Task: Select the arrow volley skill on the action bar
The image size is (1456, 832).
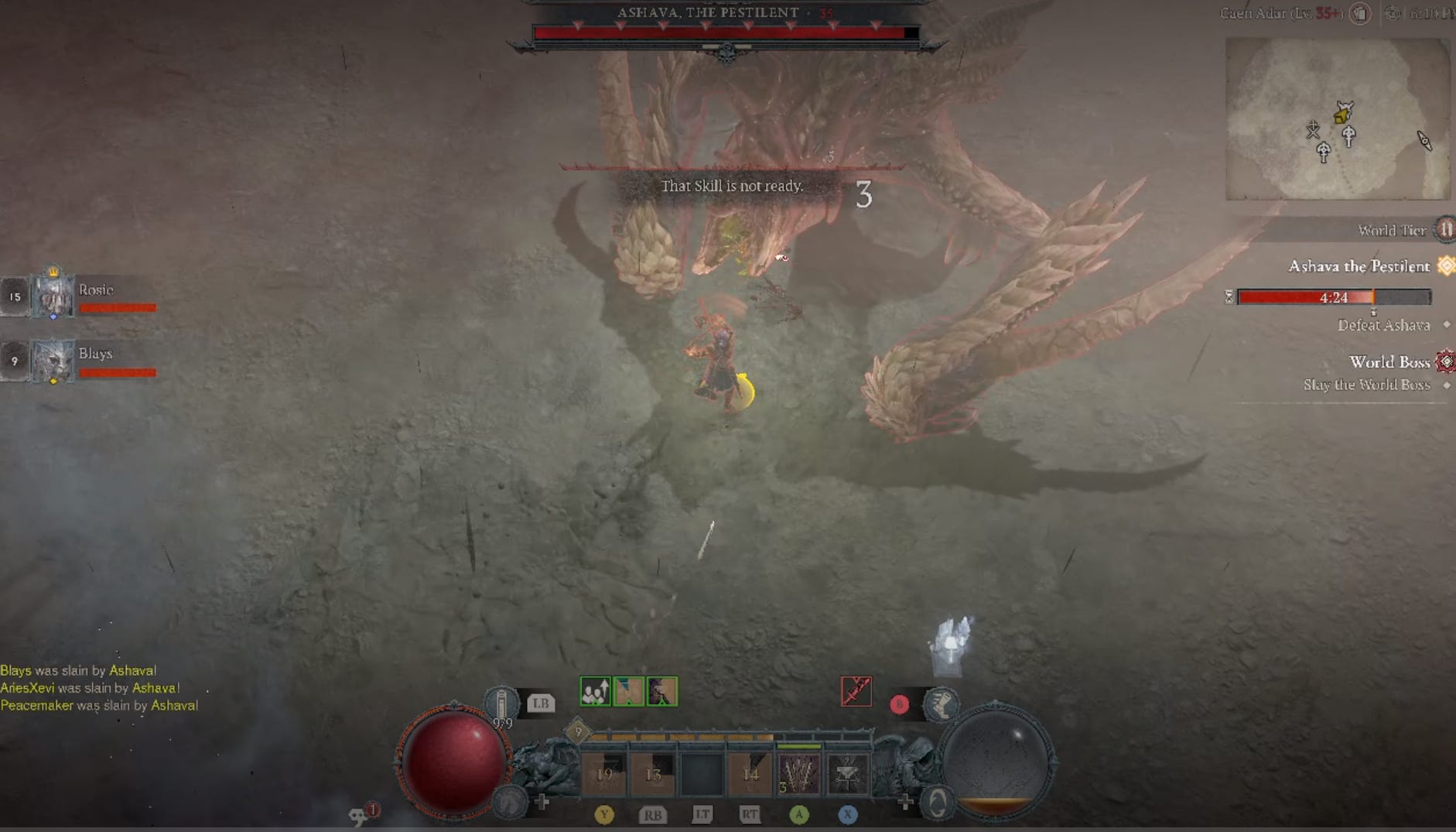Action: [x=798, y=772]
